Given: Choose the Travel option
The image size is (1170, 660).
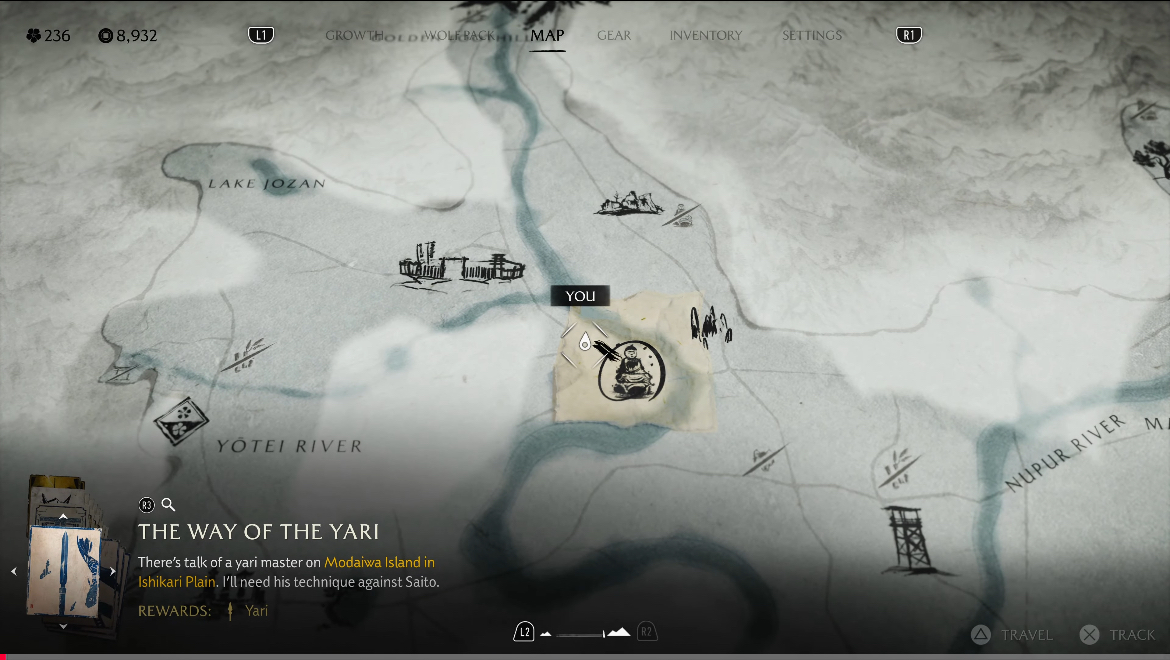Looking at the screenshot, I should 1013,634.
